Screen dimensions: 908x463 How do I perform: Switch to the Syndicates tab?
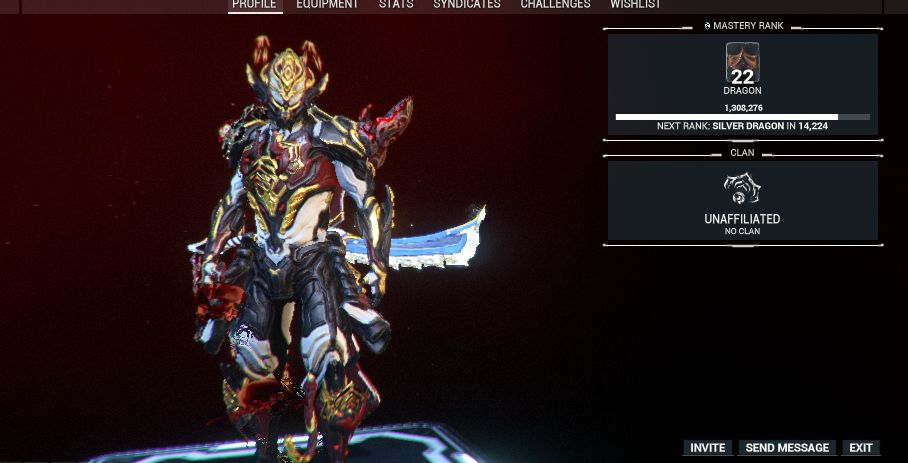click(x=467, y=5)
